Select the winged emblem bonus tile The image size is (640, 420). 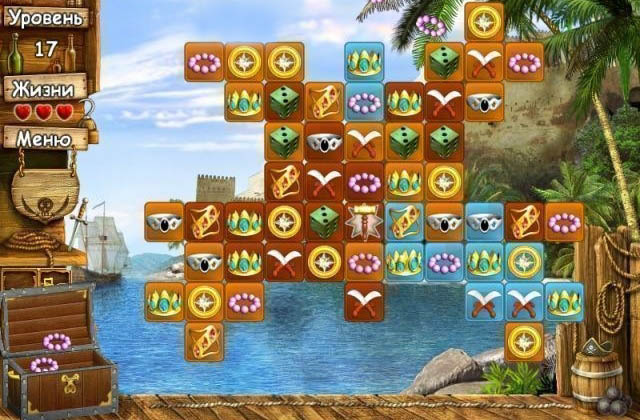click(x=364, y=222)
